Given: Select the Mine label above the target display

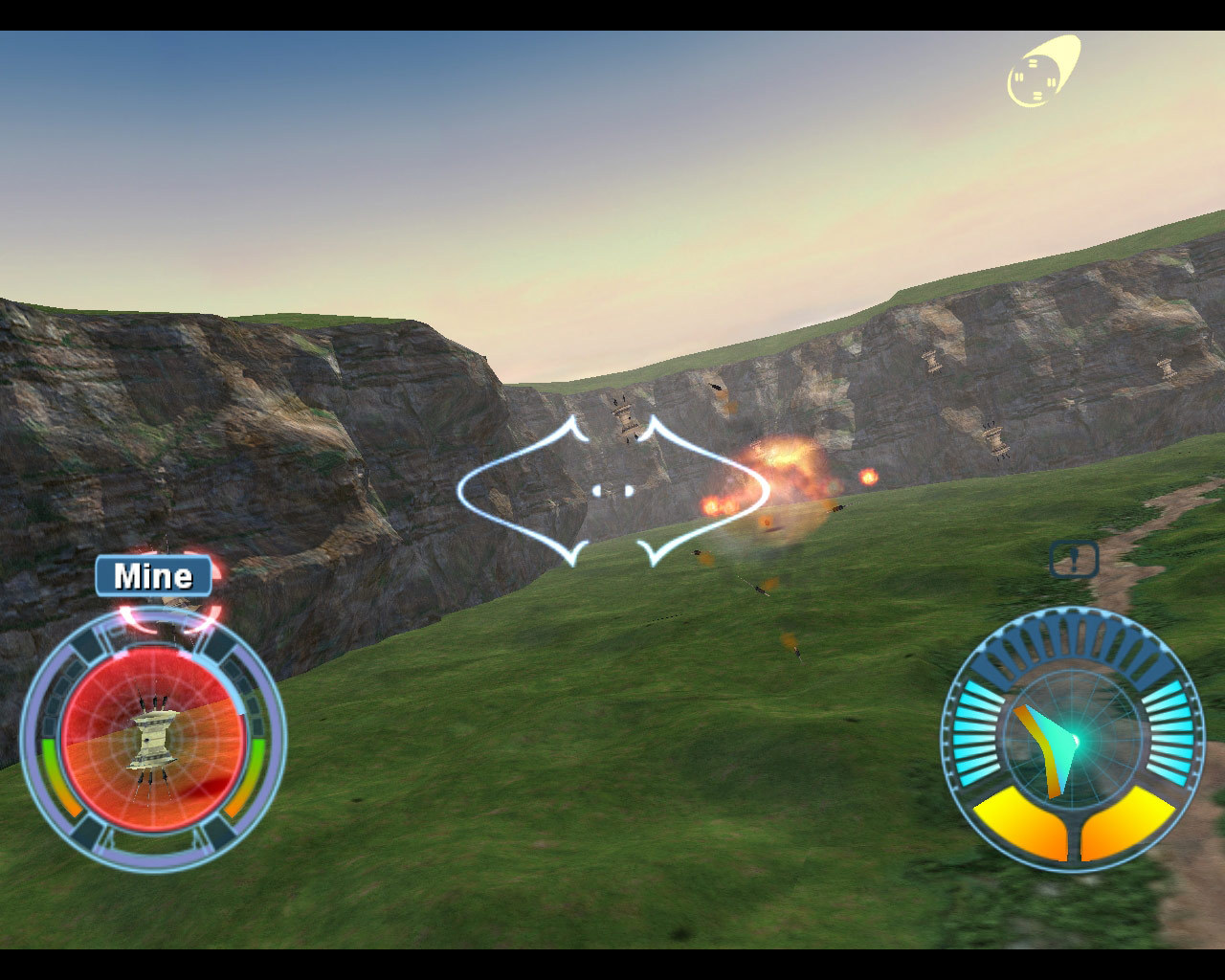Looking at the screenshot, I should pos(153,575).
